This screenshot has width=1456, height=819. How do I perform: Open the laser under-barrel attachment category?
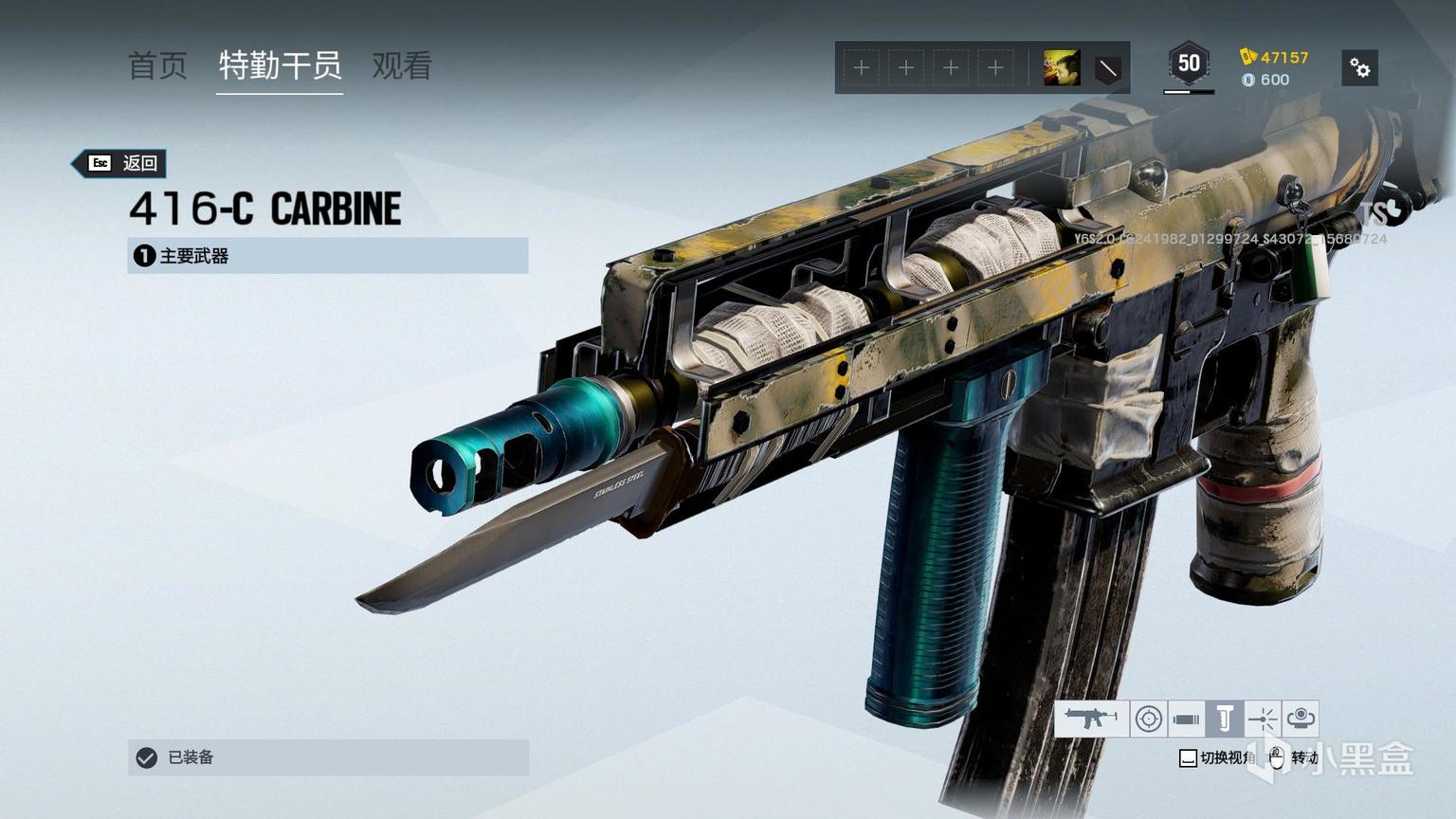coord(1262,719)
